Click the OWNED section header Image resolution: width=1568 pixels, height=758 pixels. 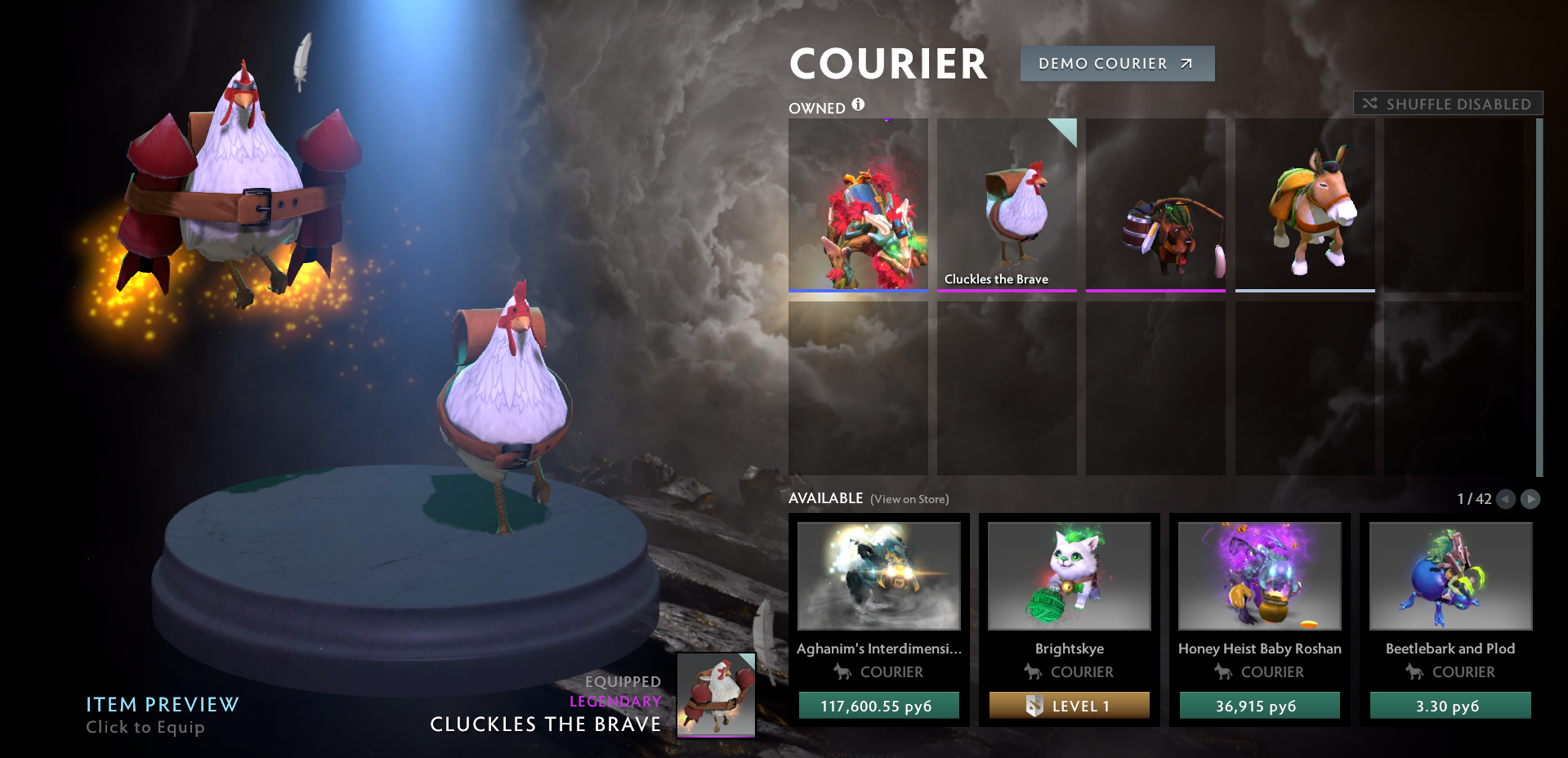pos(816,107)
